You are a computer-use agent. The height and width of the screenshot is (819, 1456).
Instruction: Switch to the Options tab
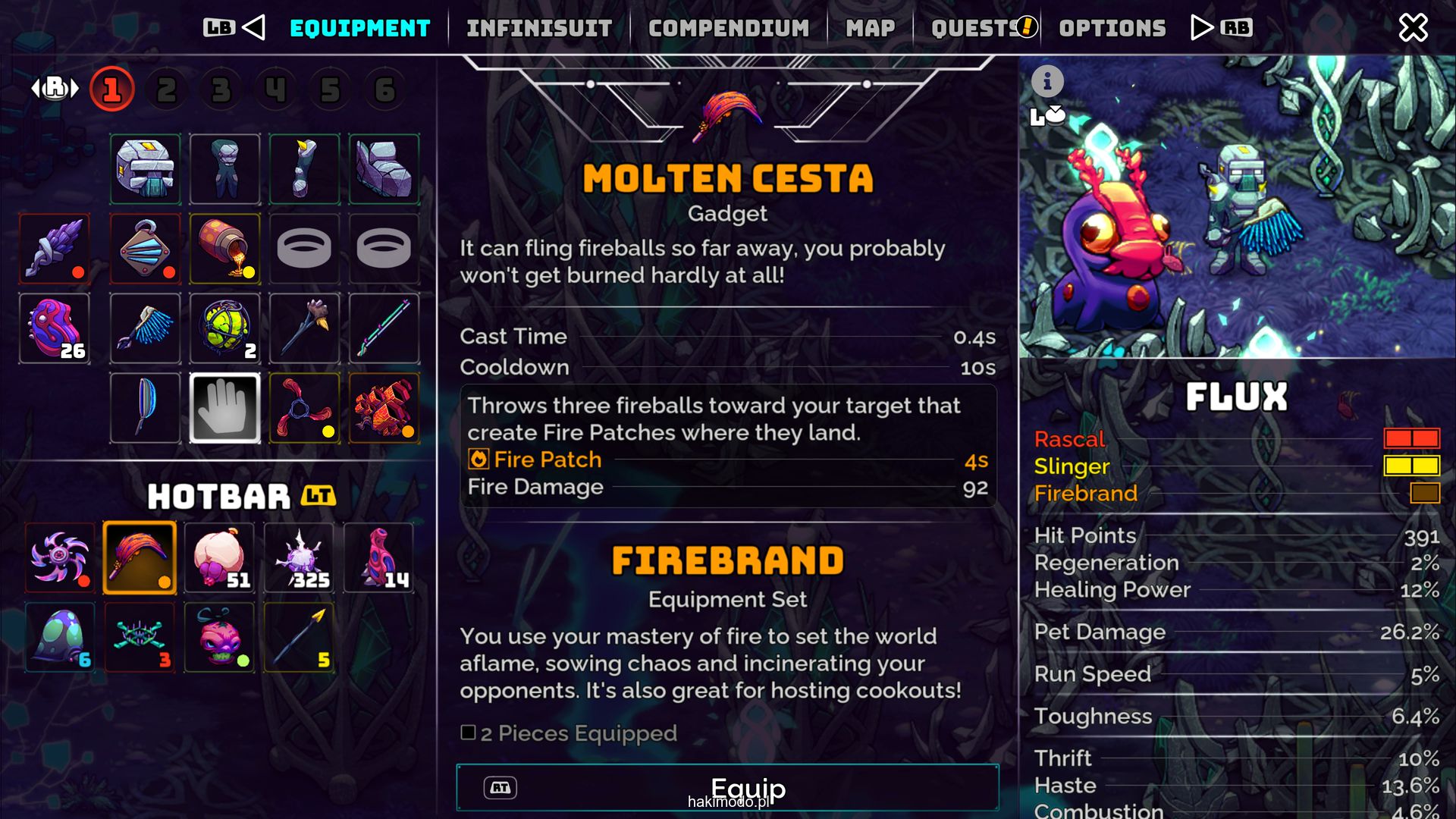1112,28
